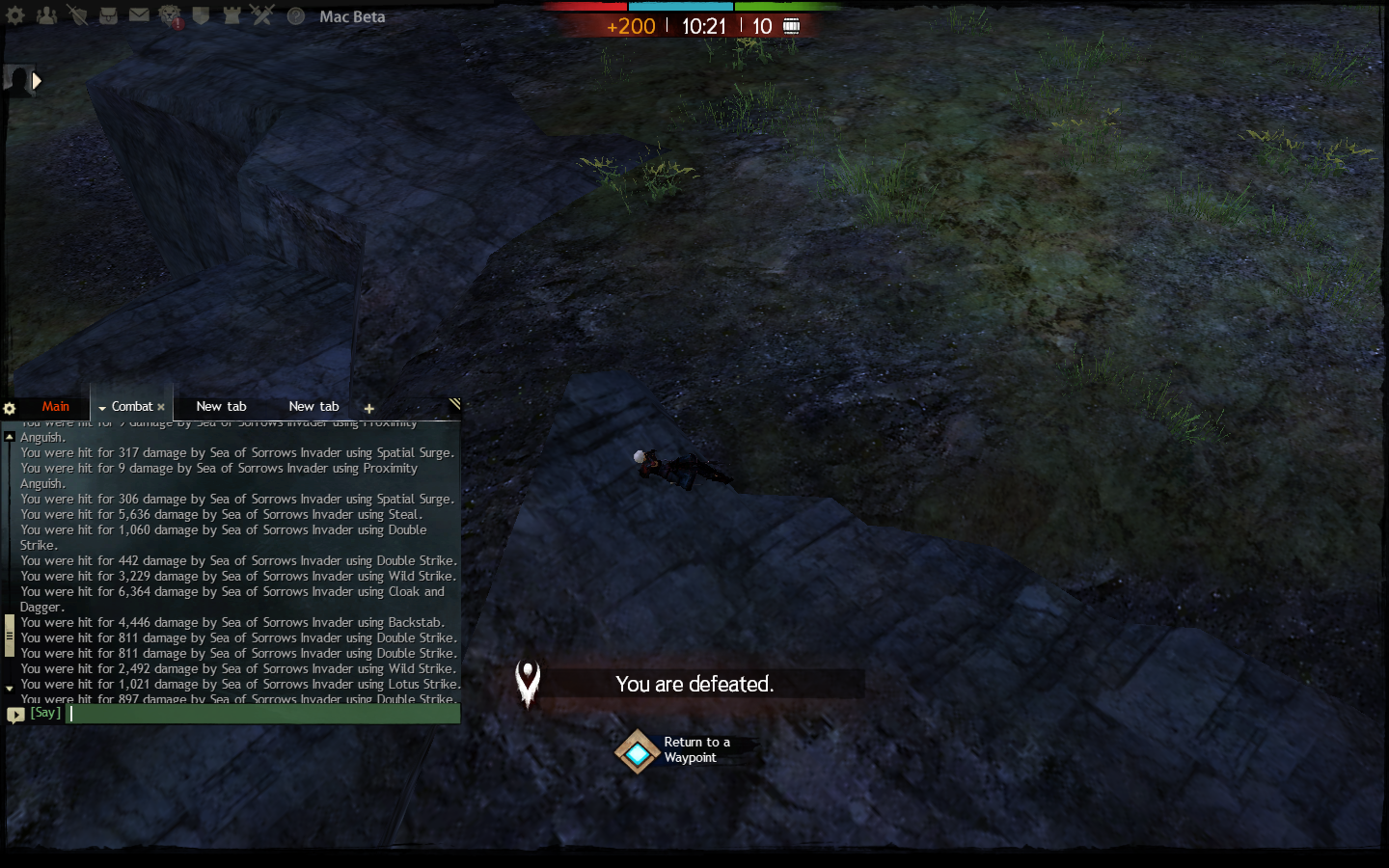This screenshot has width=1389, height=868.
Task: Open the World vs World castle icon
Action: pos(231,15)
